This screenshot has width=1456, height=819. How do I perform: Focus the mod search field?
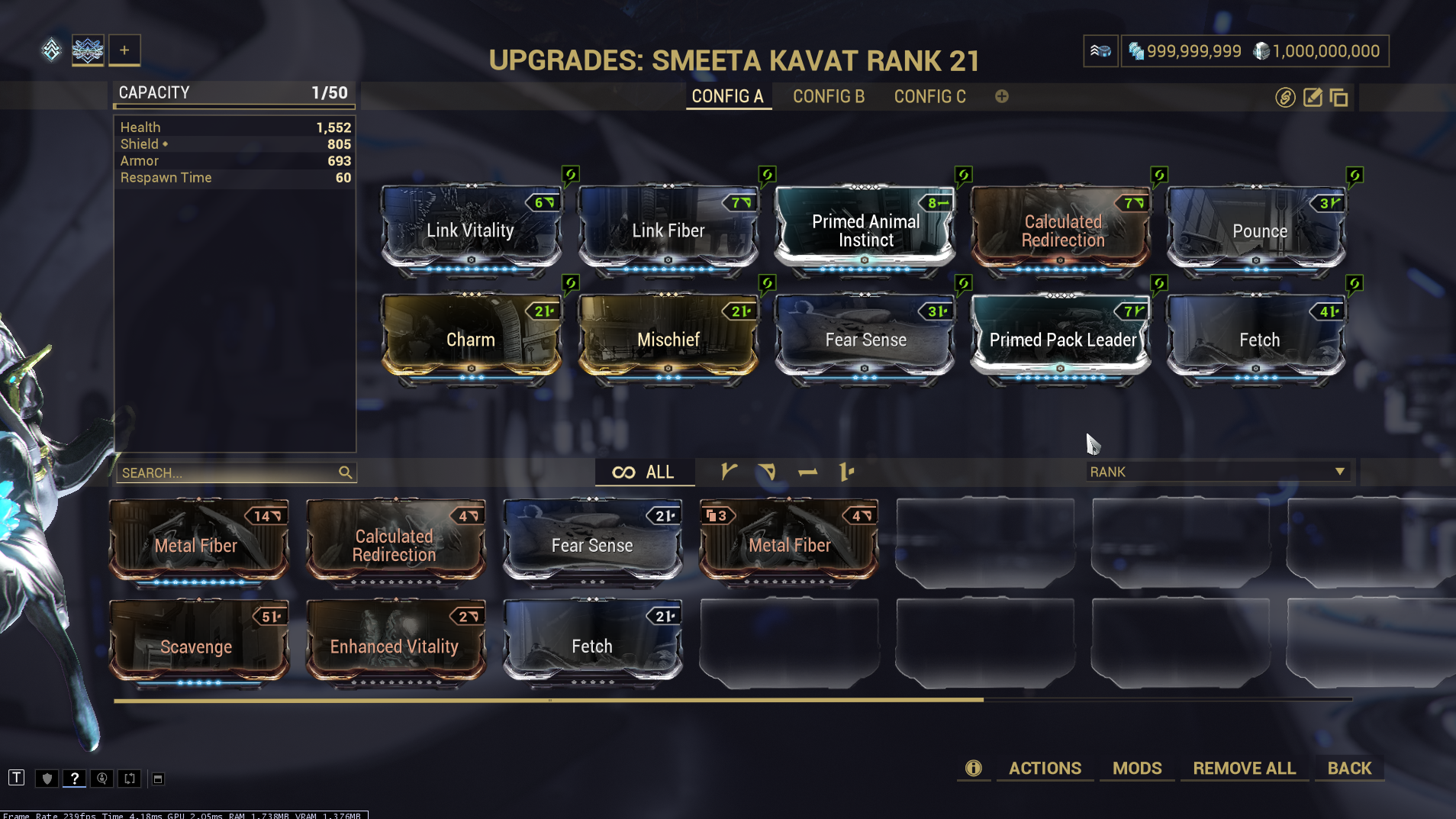(x=229, y=473)
